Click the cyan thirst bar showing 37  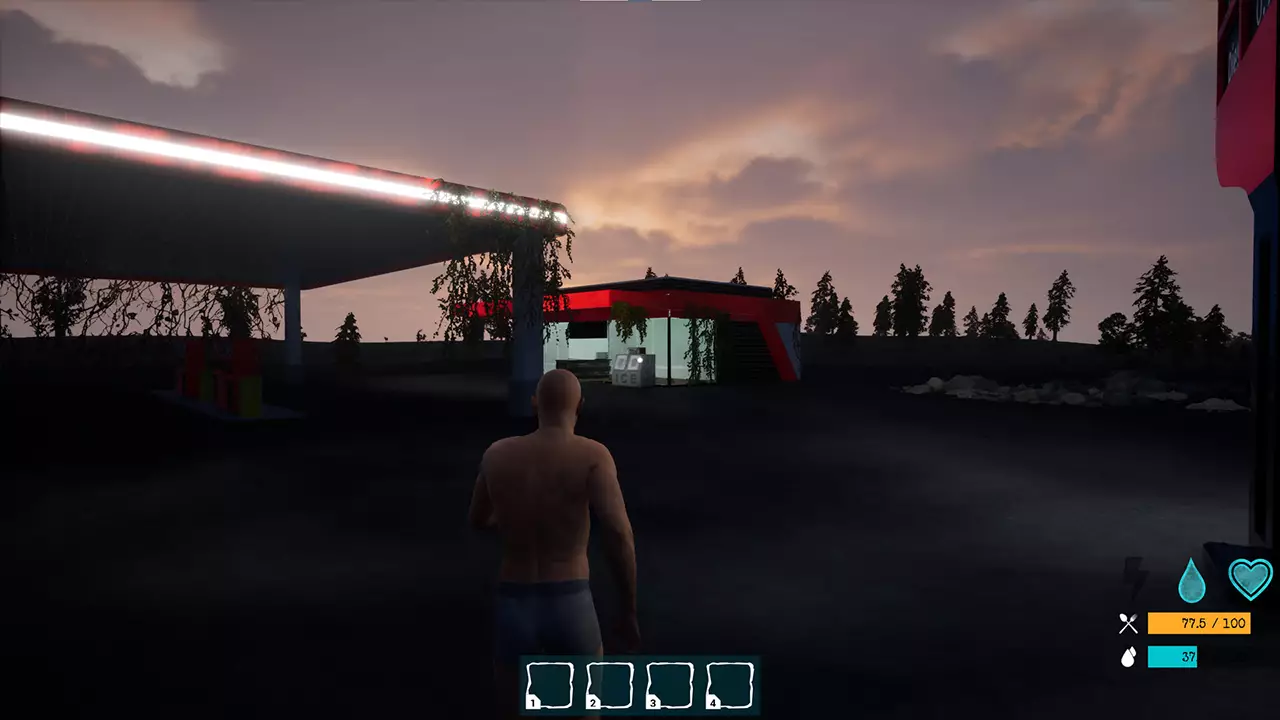pos(1172,656)
